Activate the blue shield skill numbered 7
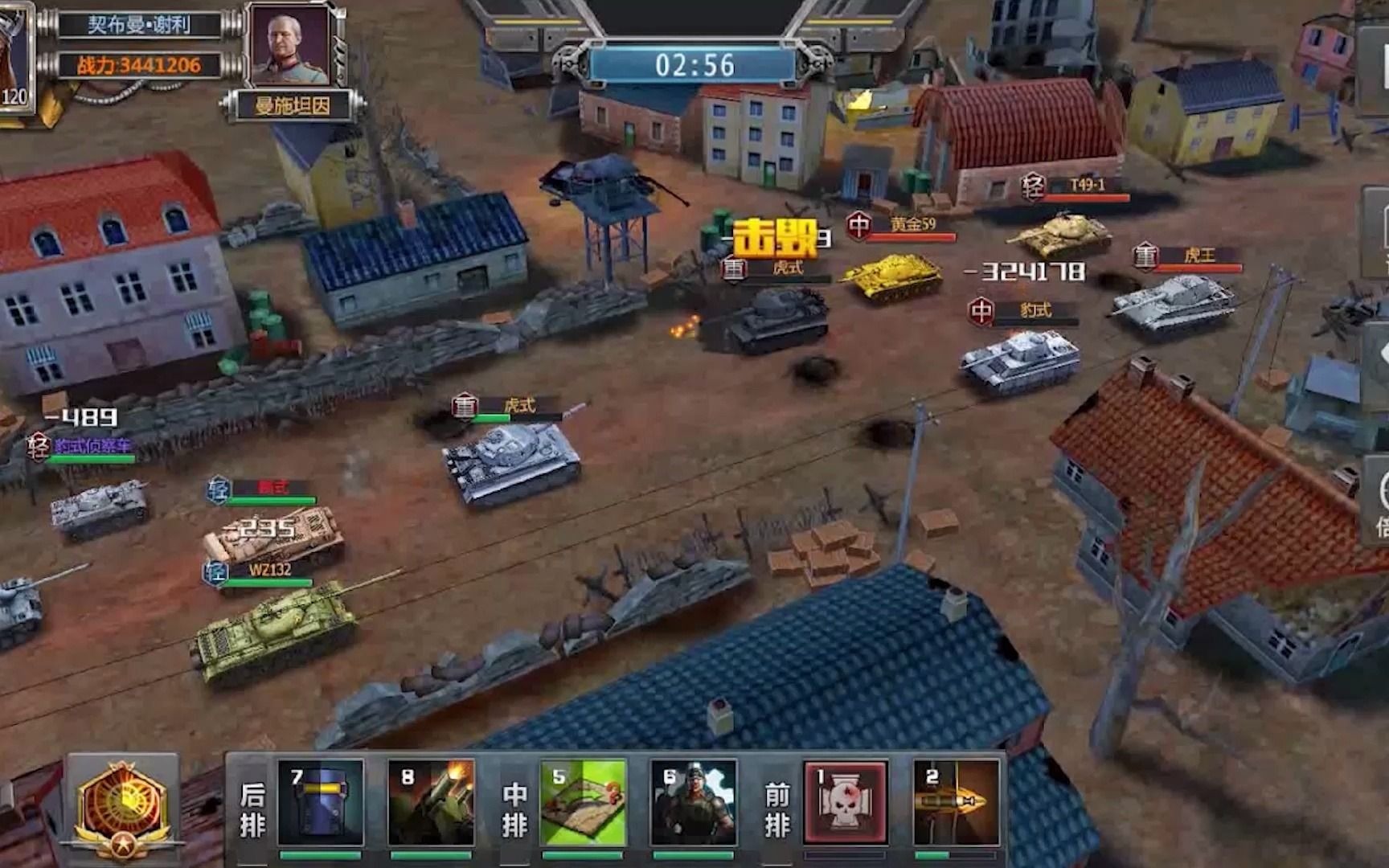 click(320, 802)
